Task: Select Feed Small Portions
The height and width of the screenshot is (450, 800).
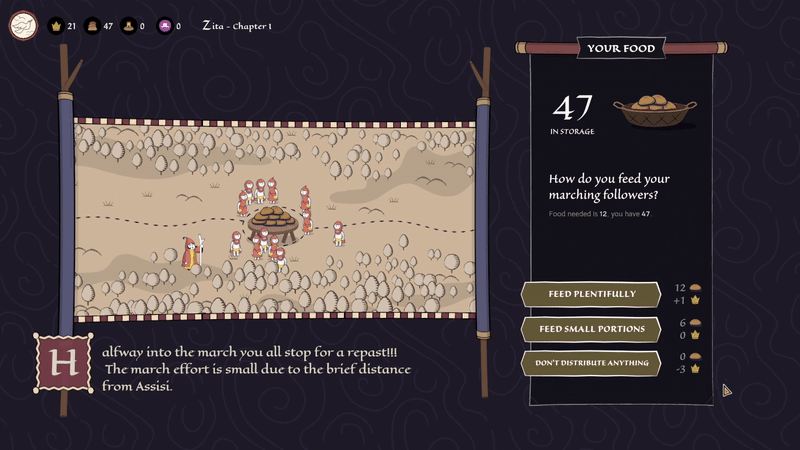Action: 591,329
